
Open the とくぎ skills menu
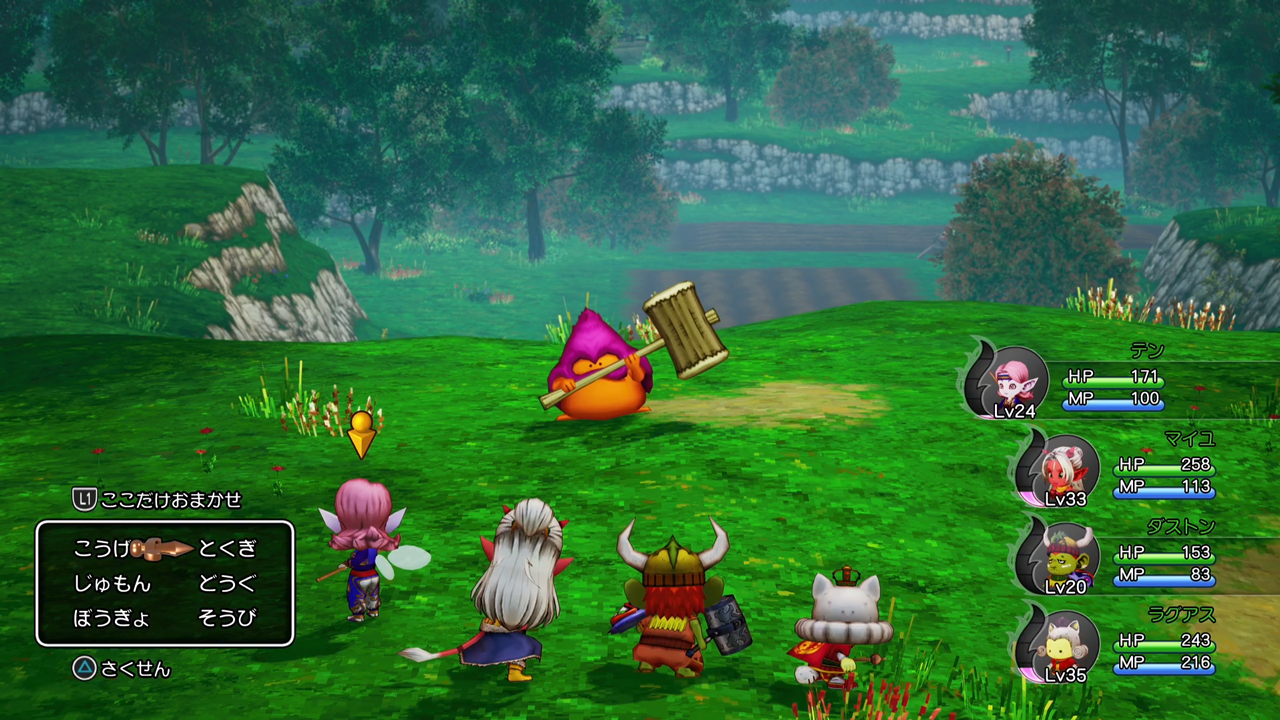click(x=225, y=549)
